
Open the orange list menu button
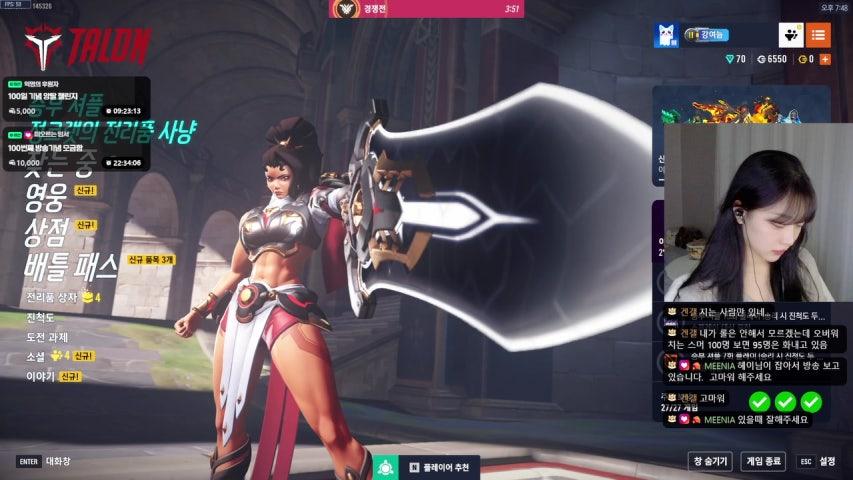point(818,36)
